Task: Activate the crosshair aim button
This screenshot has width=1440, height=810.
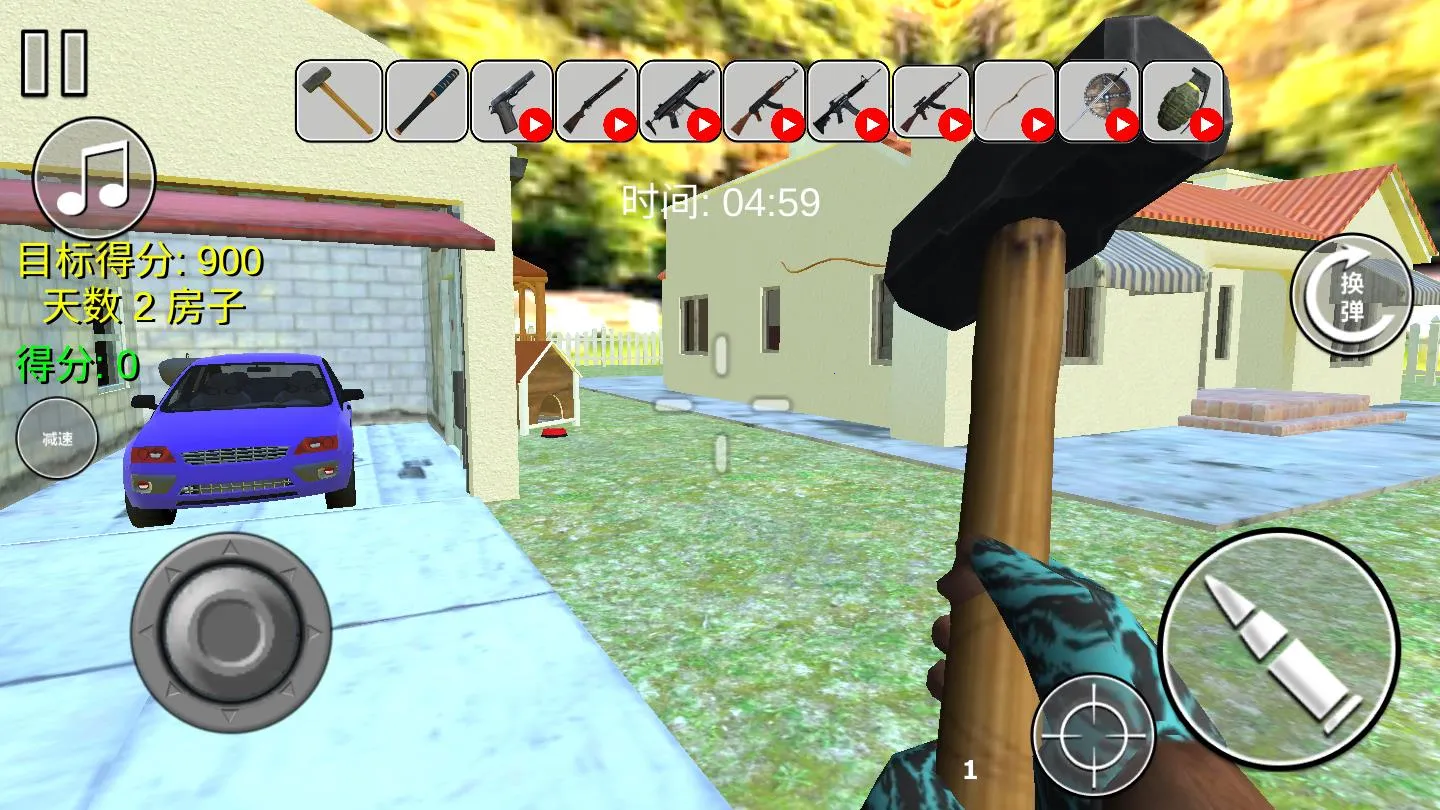Action: click(x=1092, y=736)
